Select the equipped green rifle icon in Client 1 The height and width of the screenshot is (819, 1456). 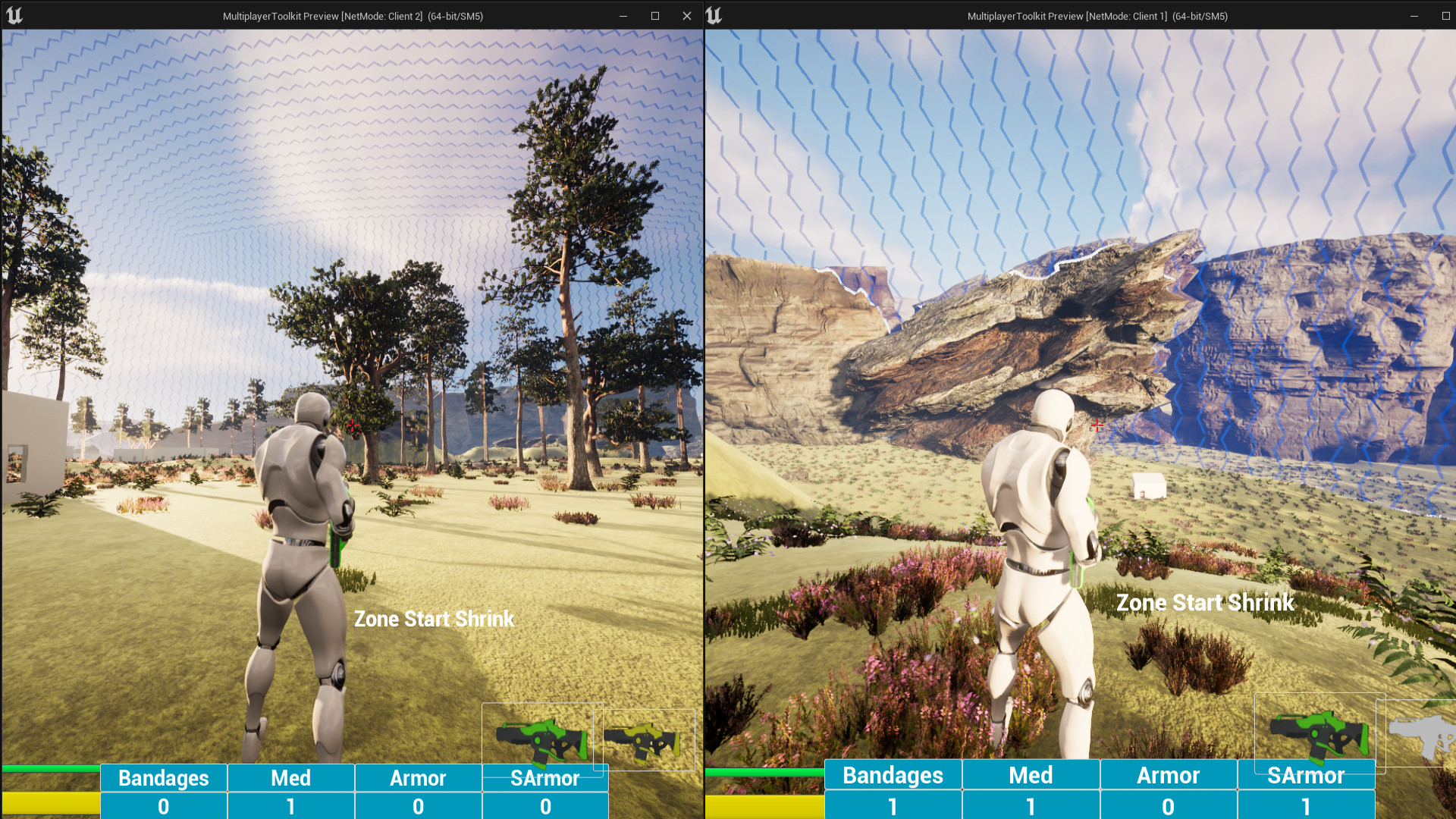point(1319,733)
